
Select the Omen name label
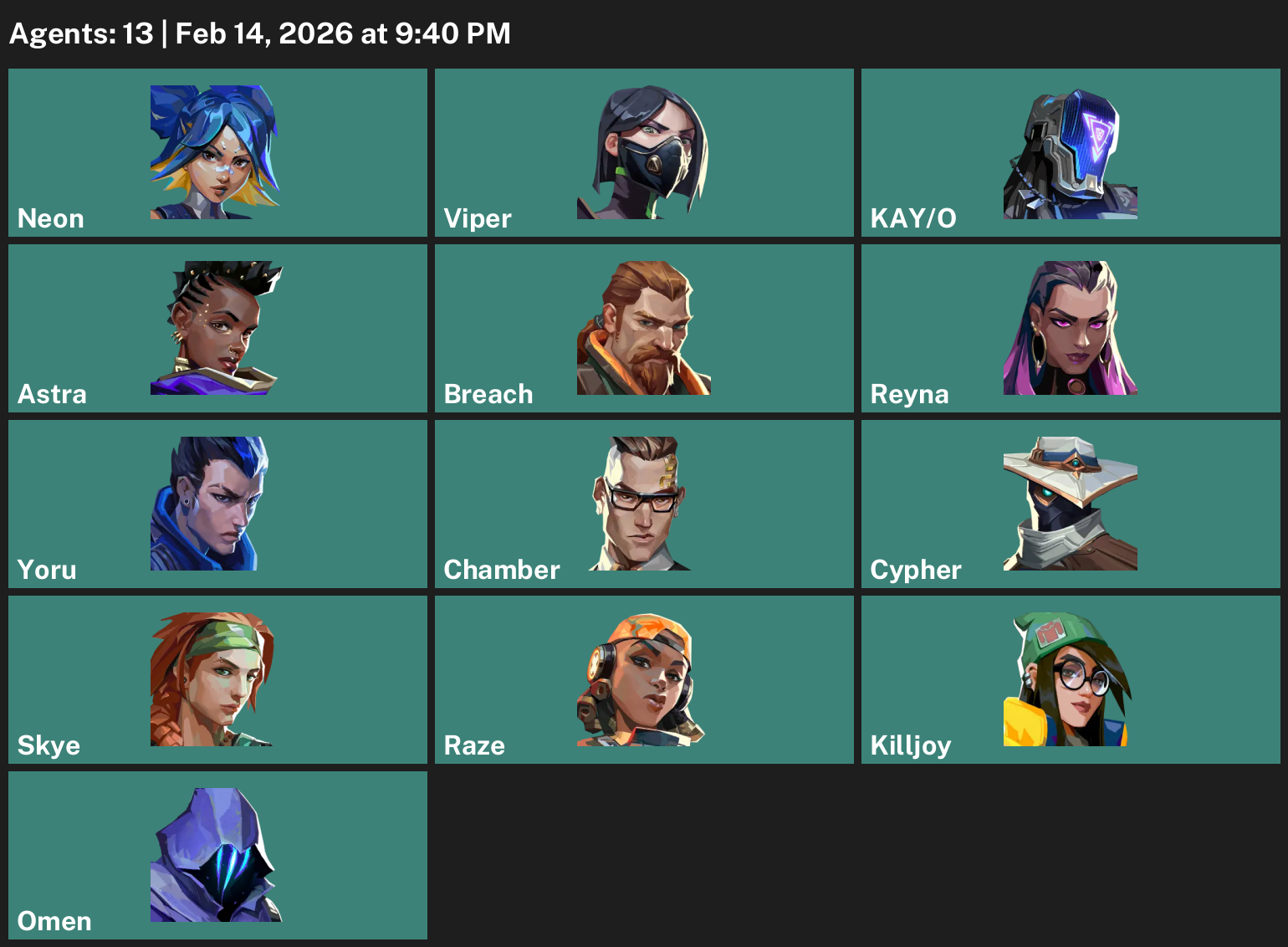pos(54,921)
